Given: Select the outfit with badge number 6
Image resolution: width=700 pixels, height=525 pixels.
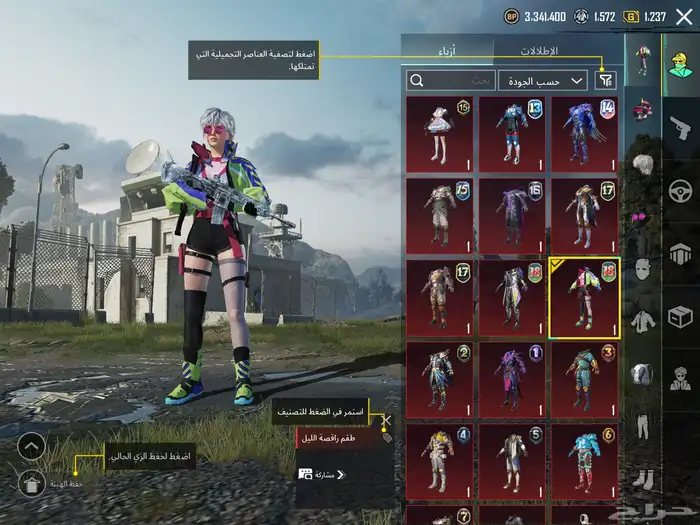Looking at the screenshot, I should [584, 460].
